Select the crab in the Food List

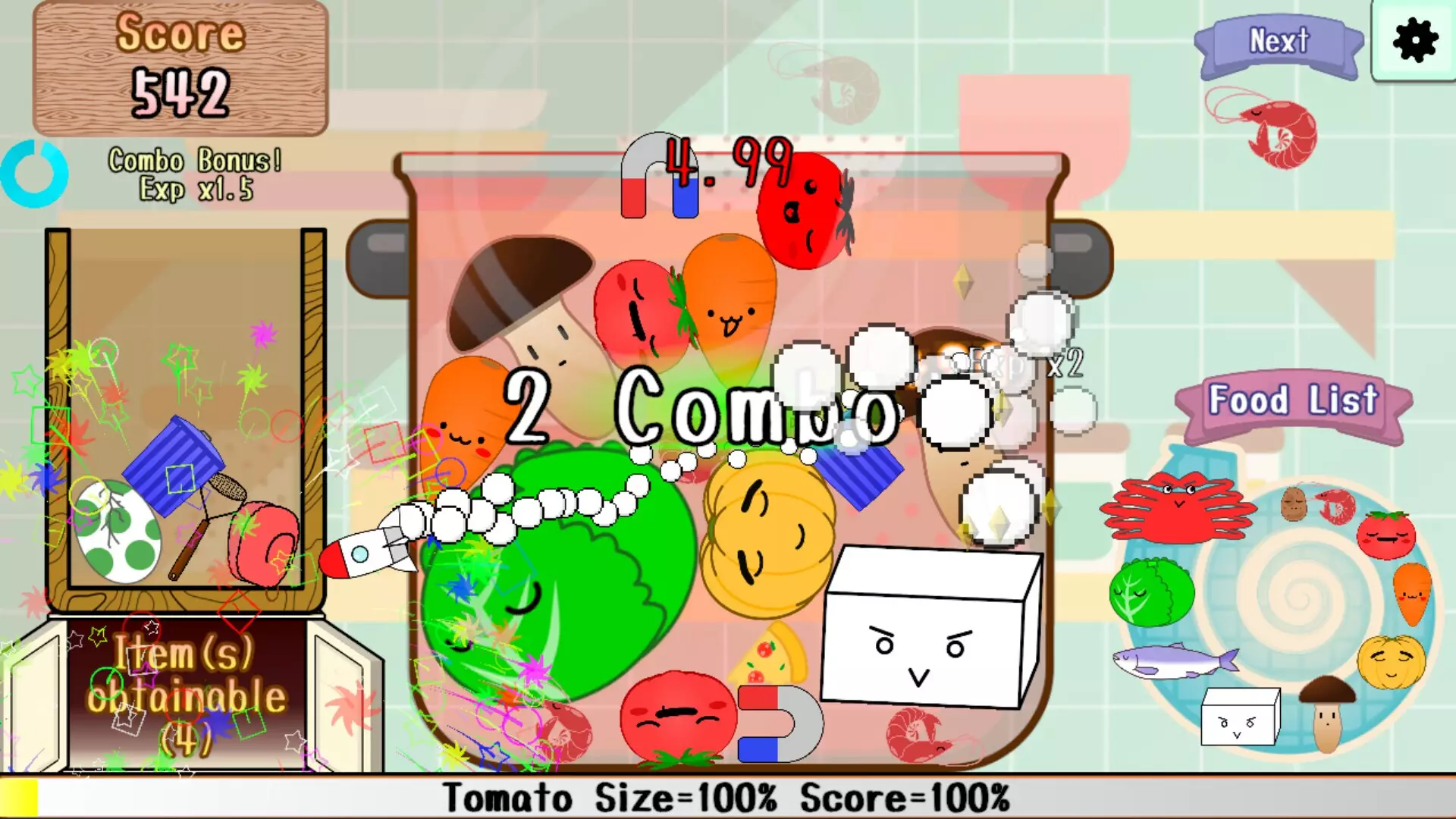[x=1177, y=510]
